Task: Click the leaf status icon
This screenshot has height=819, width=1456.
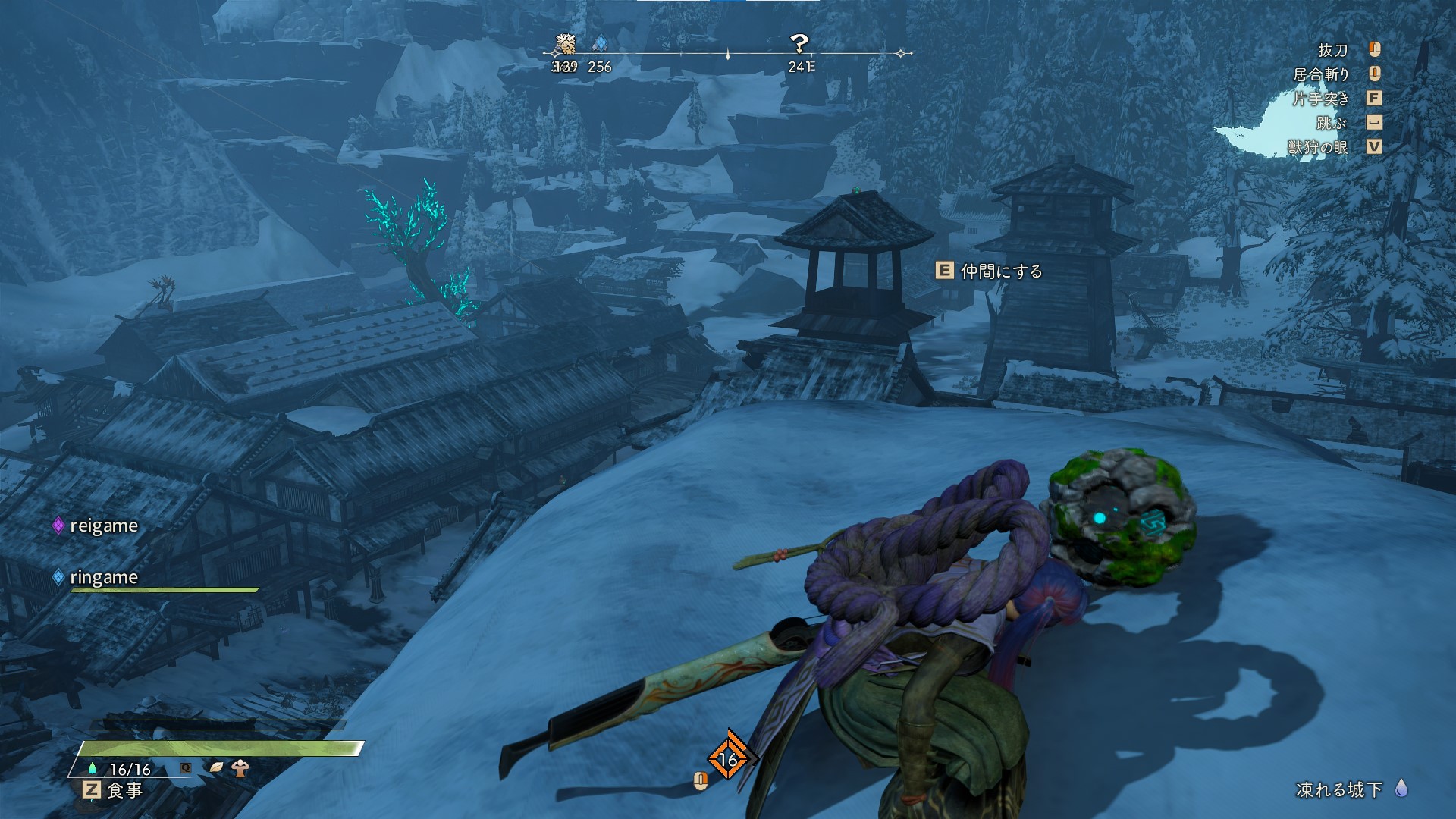Action: click(x=217, y=768)
